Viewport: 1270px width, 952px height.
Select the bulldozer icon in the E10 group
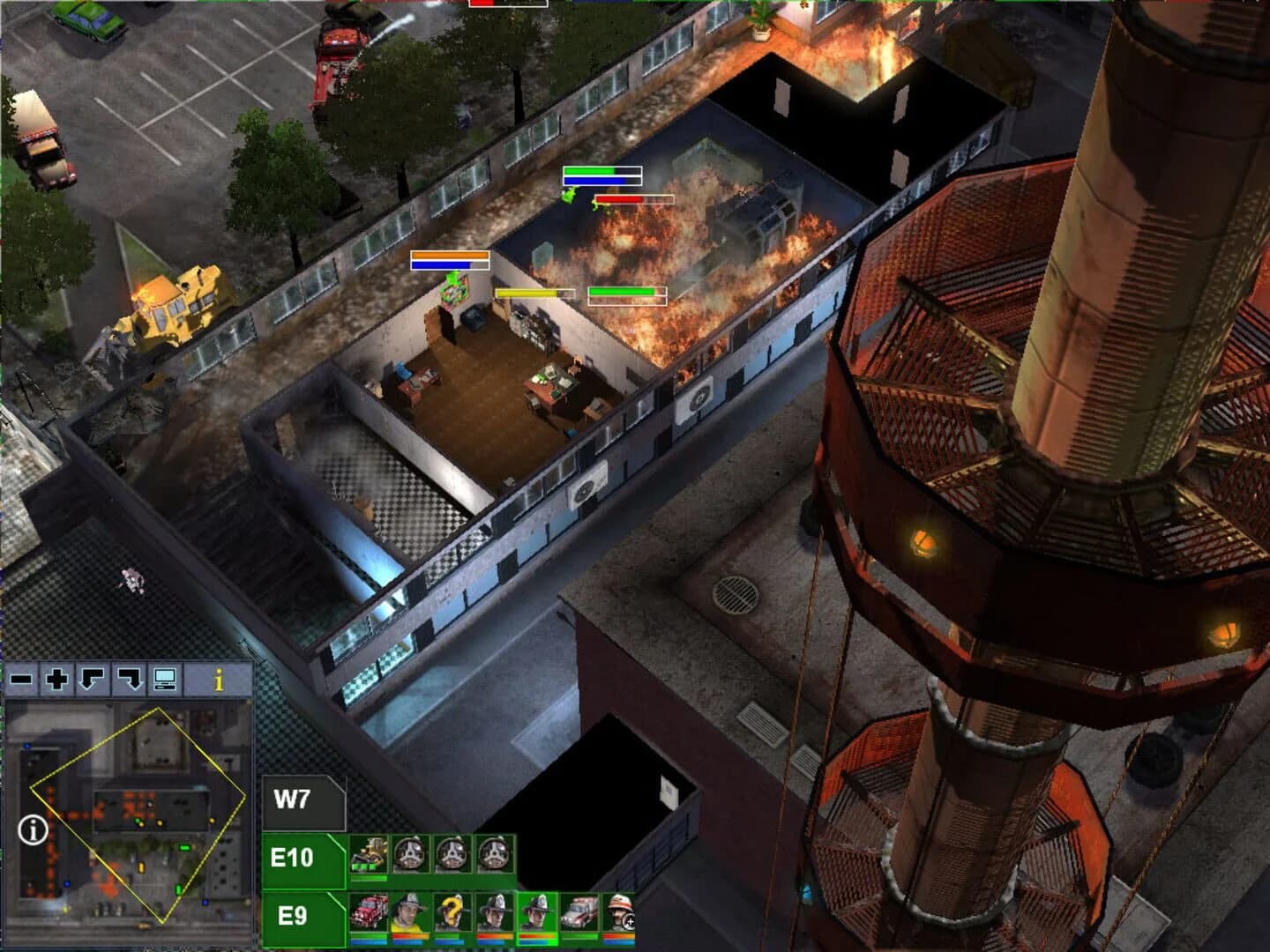367,853
